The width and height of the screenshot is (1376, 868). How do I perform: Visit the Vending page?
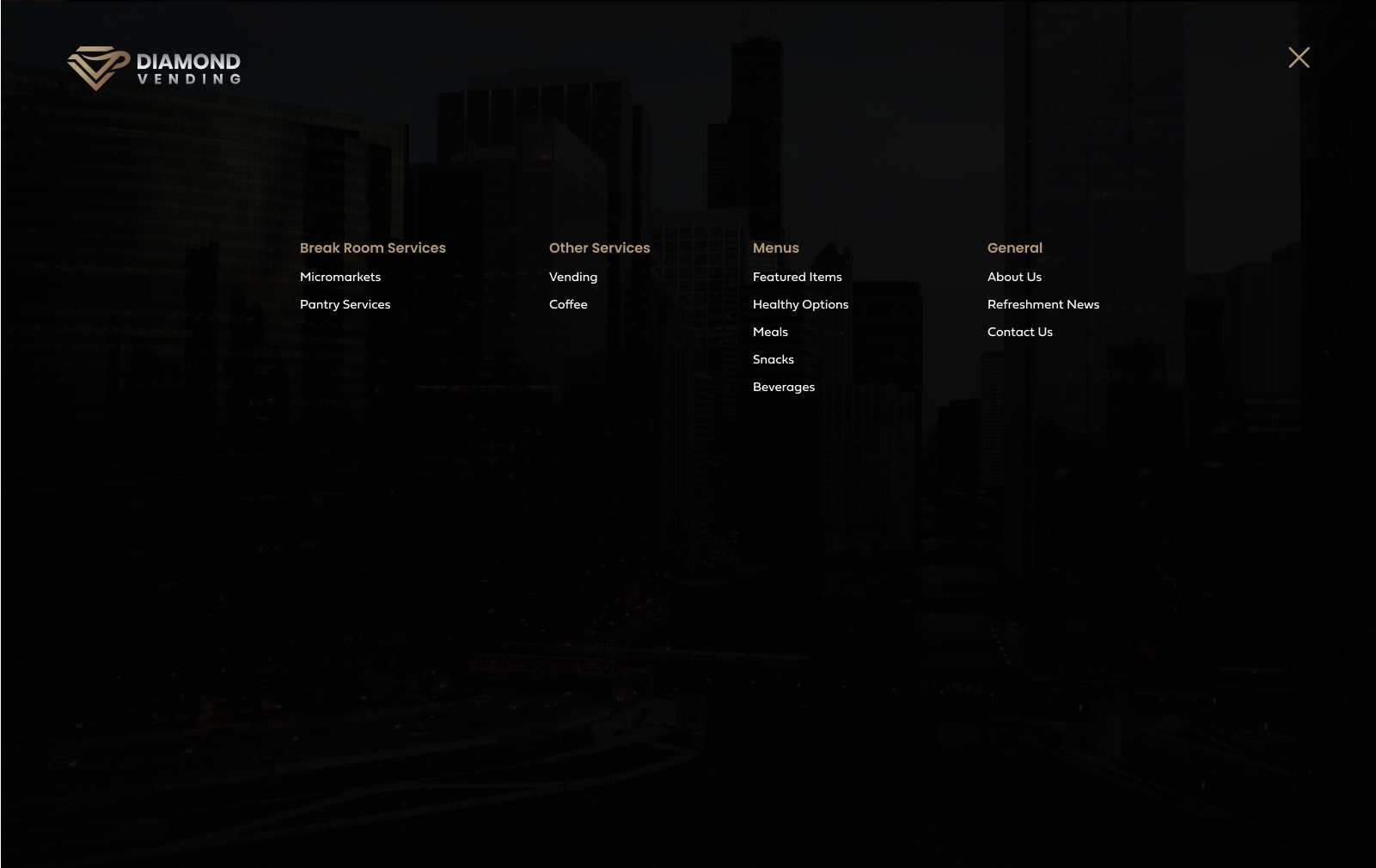pos(573,278)
